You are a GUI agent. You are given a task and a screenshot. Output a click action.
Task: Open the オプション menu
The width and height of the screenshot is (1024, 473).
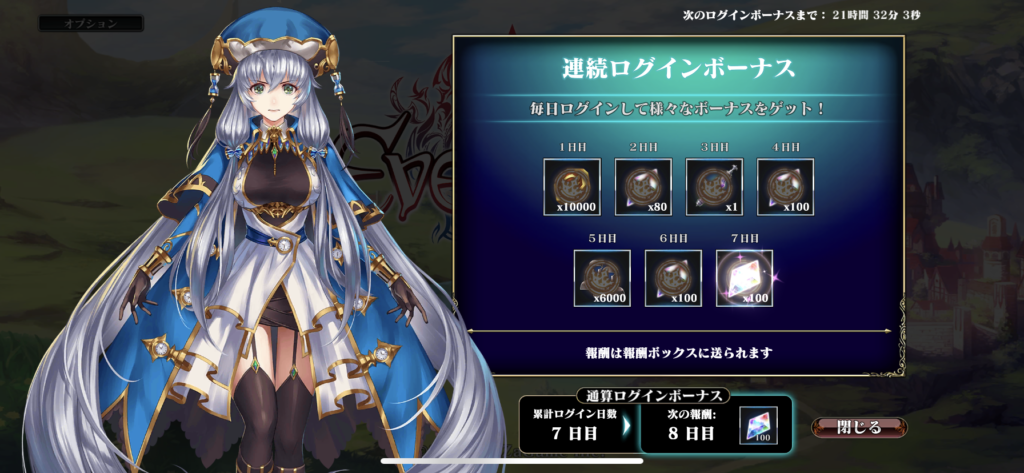point(91,23)
